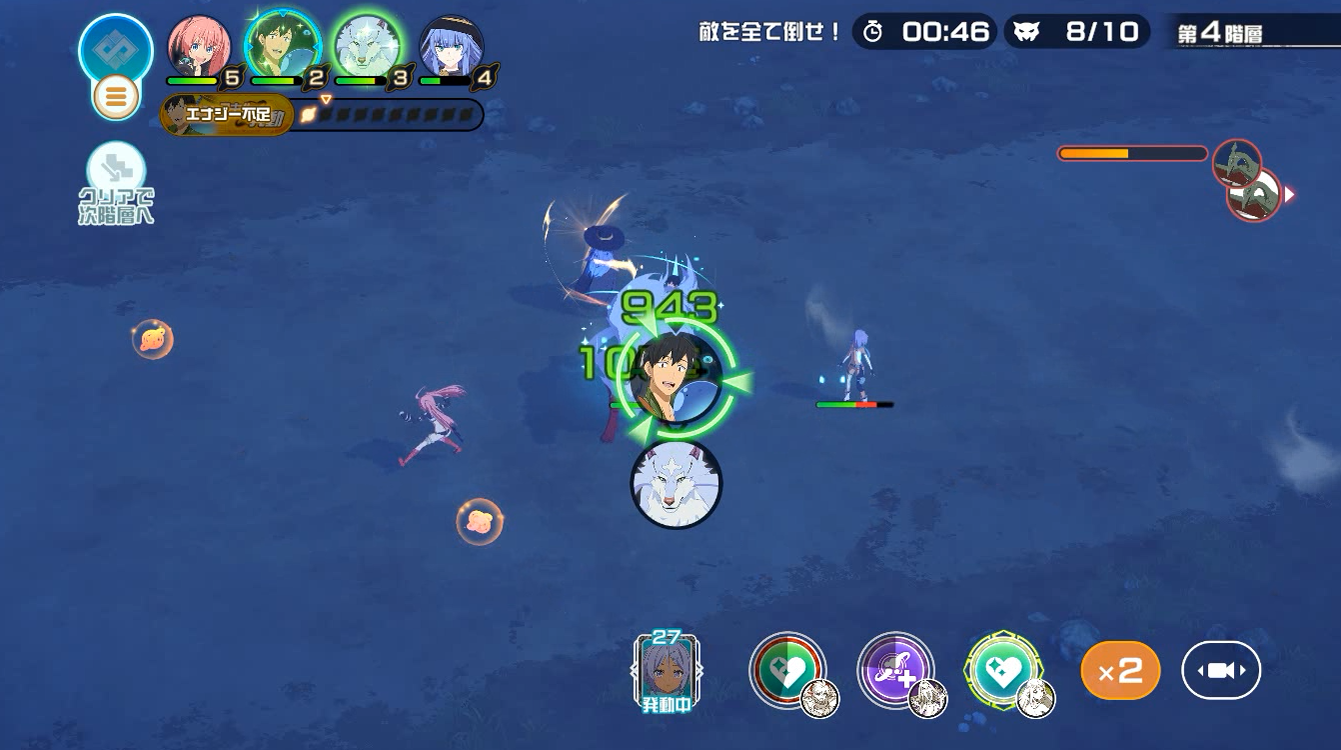Viewport: 1341px width, 750px height.
Task: Select the enemy target portrait icon
Action: 1253,193
